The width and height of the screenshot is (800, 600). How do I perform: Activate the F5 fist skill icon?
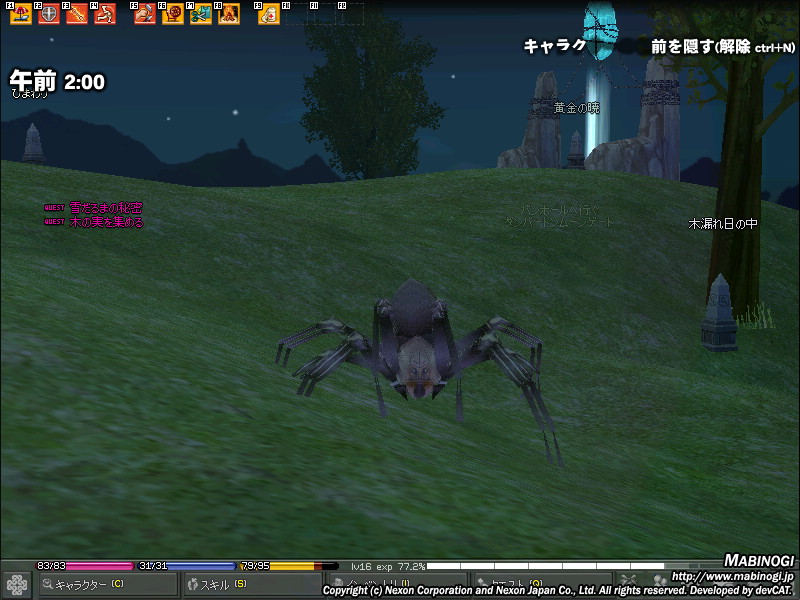(145, 15)
